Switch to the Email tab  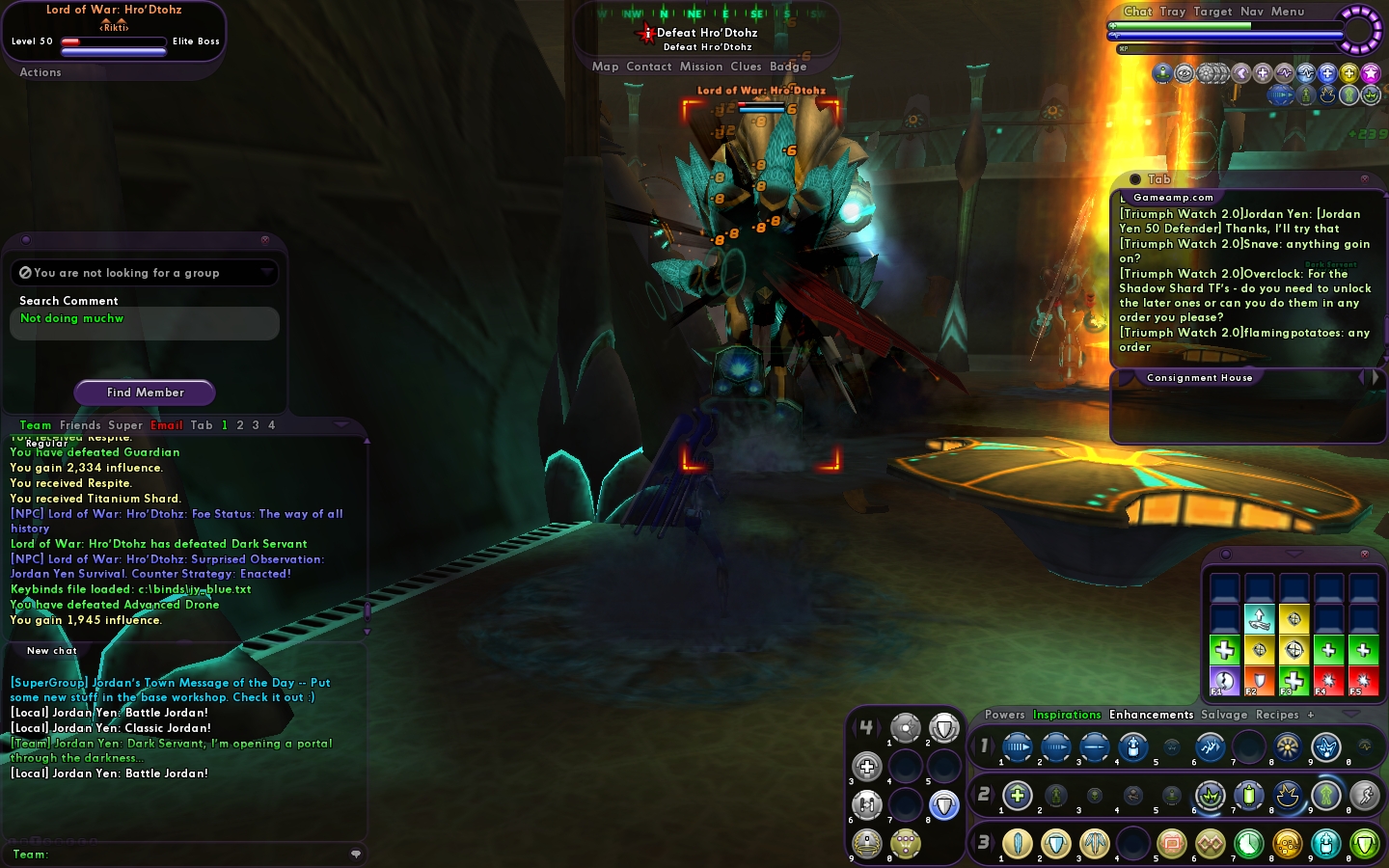pyautogui.click(x=166, y=425)
